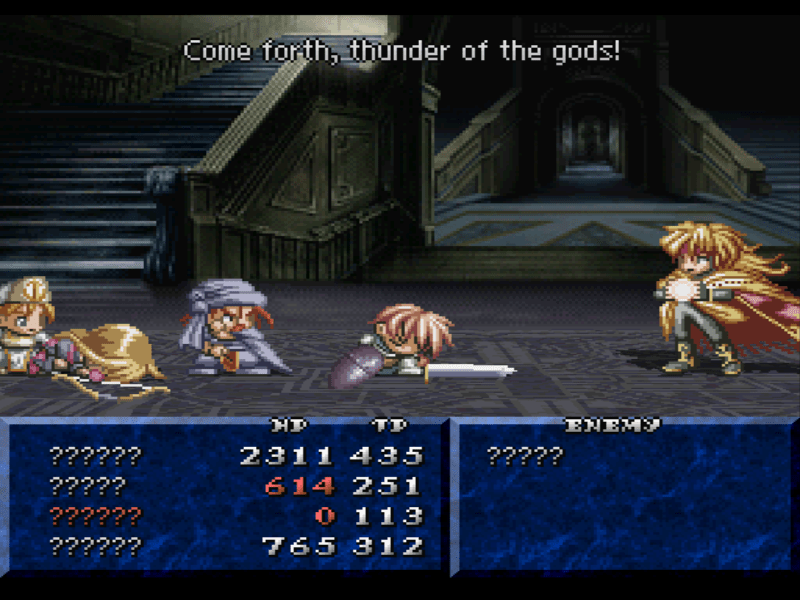Select the party member with 765 HP

pyautogui.click(x=96, y=547)
